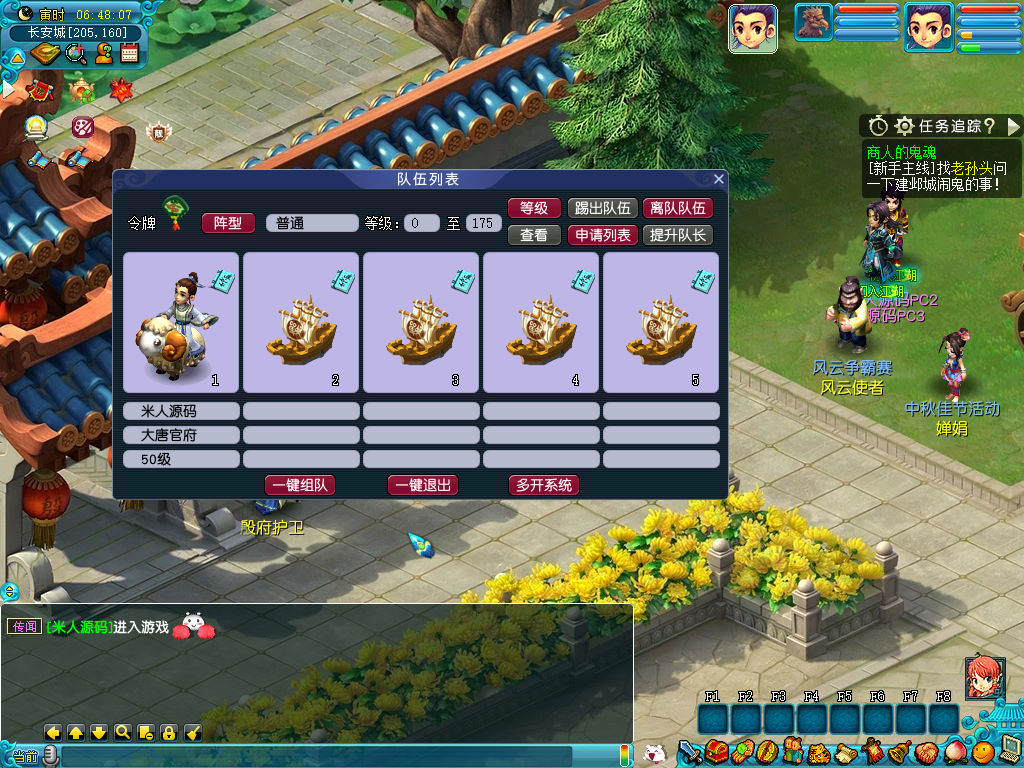Click the calendar icon under the location bar

pos(129,55)
